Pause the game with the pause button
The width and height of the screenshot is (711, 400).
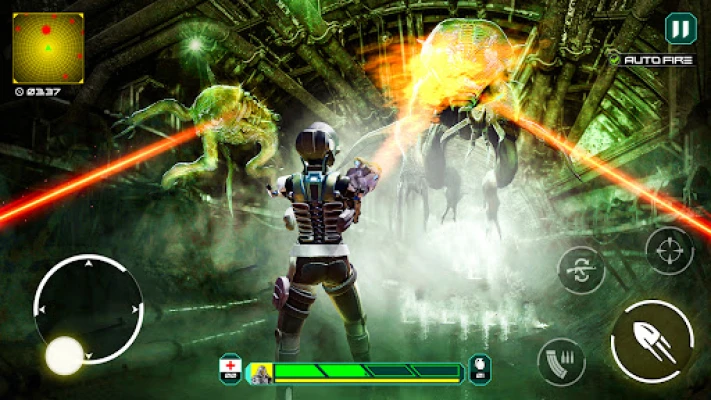pyautogui.click(x=679, y=28)
